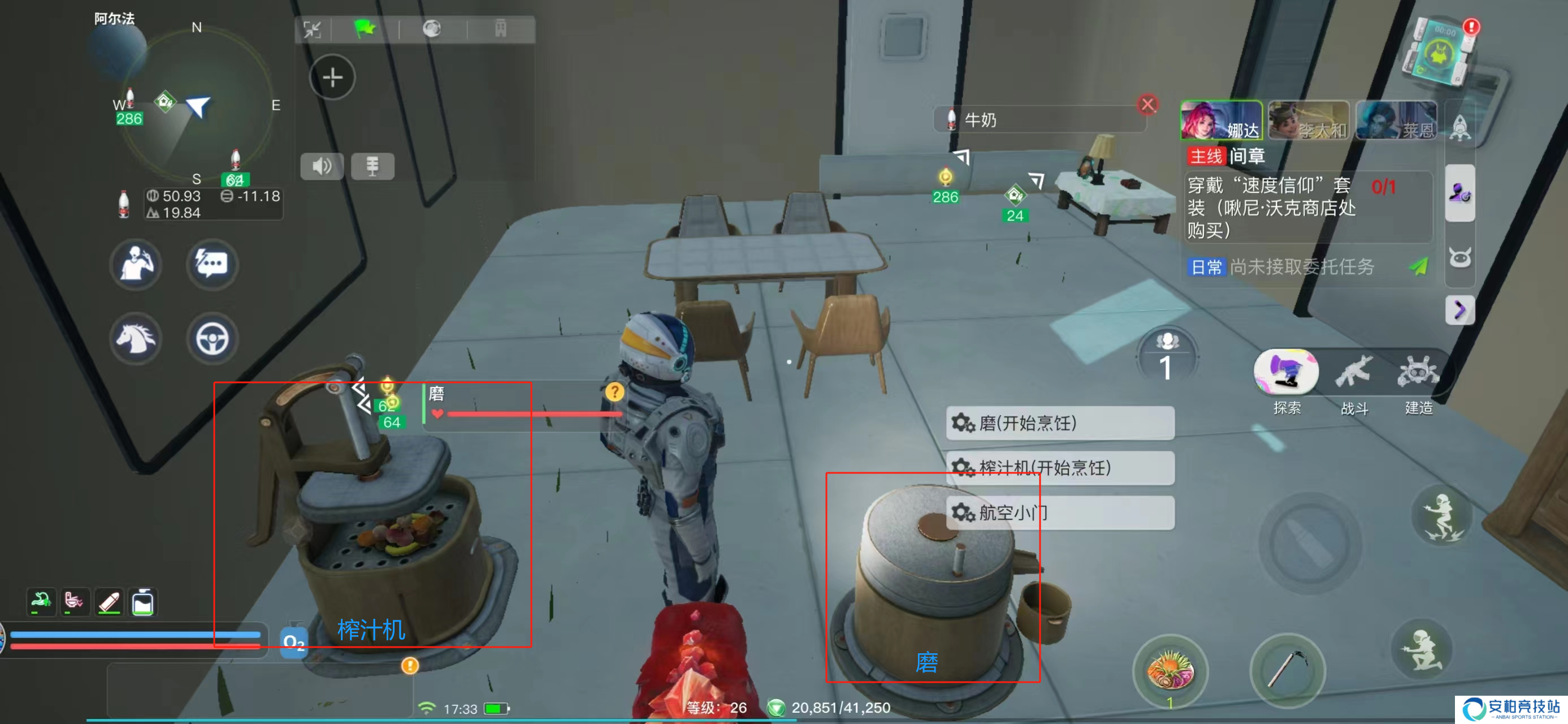Switch to 建造 mode
This screenshot has height=724, width=1568.
click(1418, 373)
